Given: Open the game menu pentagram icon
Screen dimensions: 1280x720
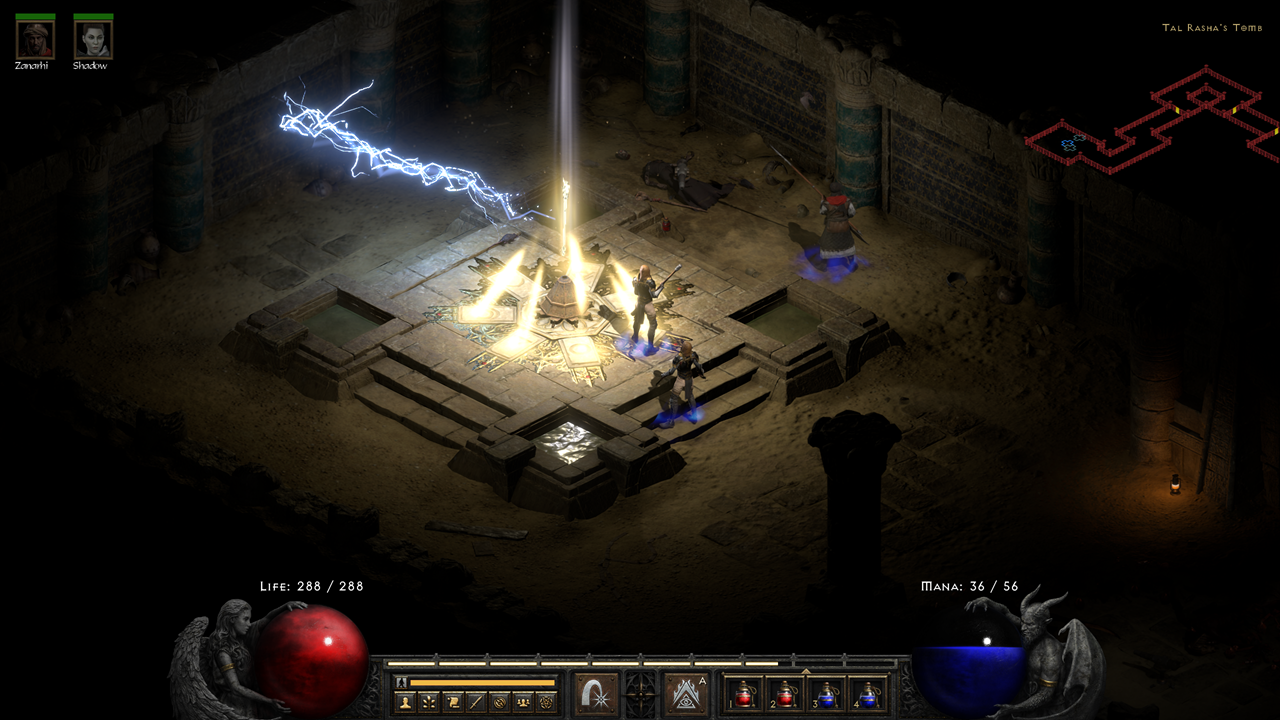Looking at the screenshot, I should [546, 703].
